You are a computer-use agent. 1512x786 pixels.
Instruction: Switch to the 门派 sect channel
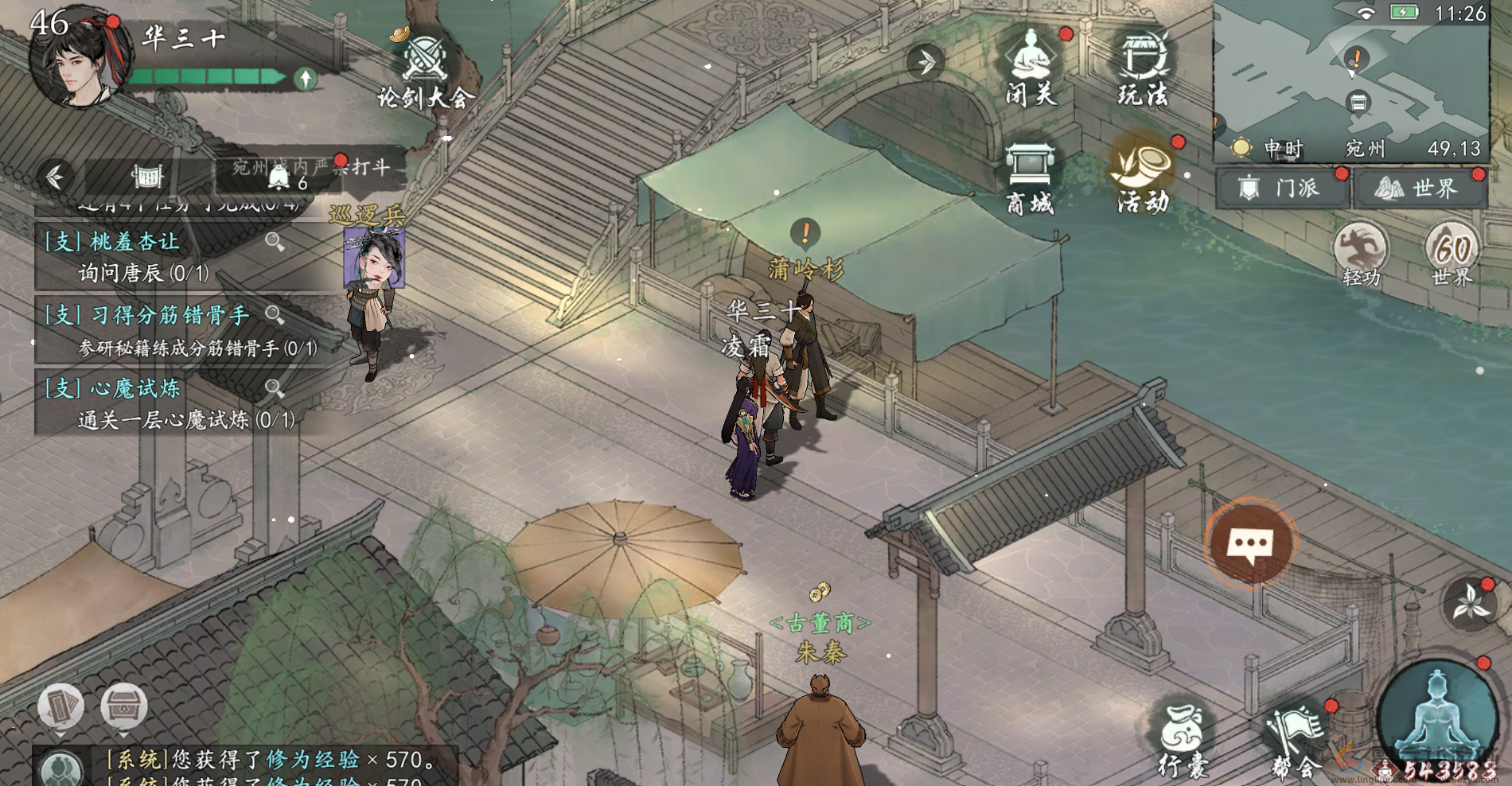[1282, 189]
